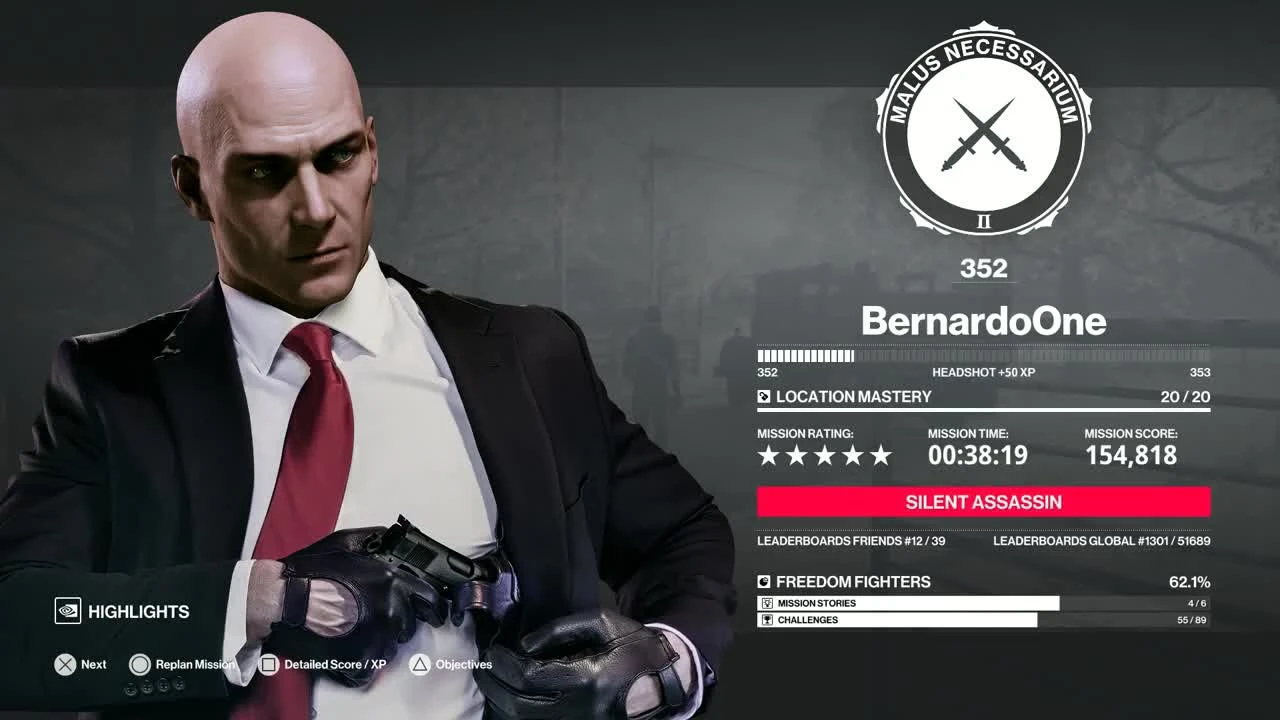Image resolution: width=1280 pixels, height=720 pixels.
Task: Click the Freedom Fighters emblem icon
Action: pyautogui.click(x=765, y=581)
